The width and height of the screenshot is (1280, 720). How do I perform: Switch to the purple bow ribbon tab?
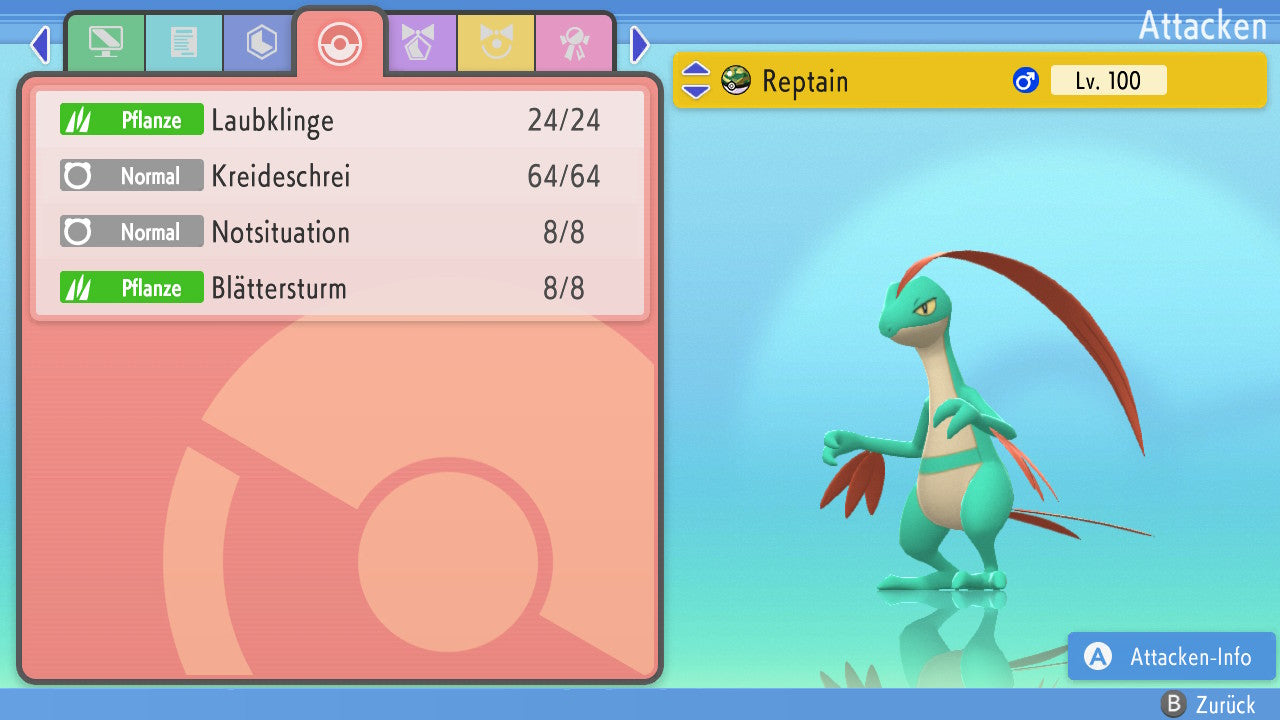(x=419, y=43)
